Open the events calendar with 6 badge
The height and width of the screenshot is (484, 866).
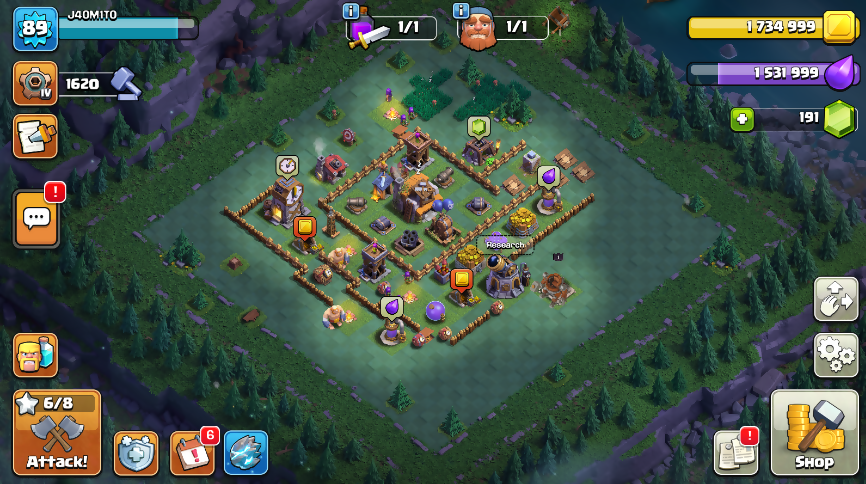point(191,452)
